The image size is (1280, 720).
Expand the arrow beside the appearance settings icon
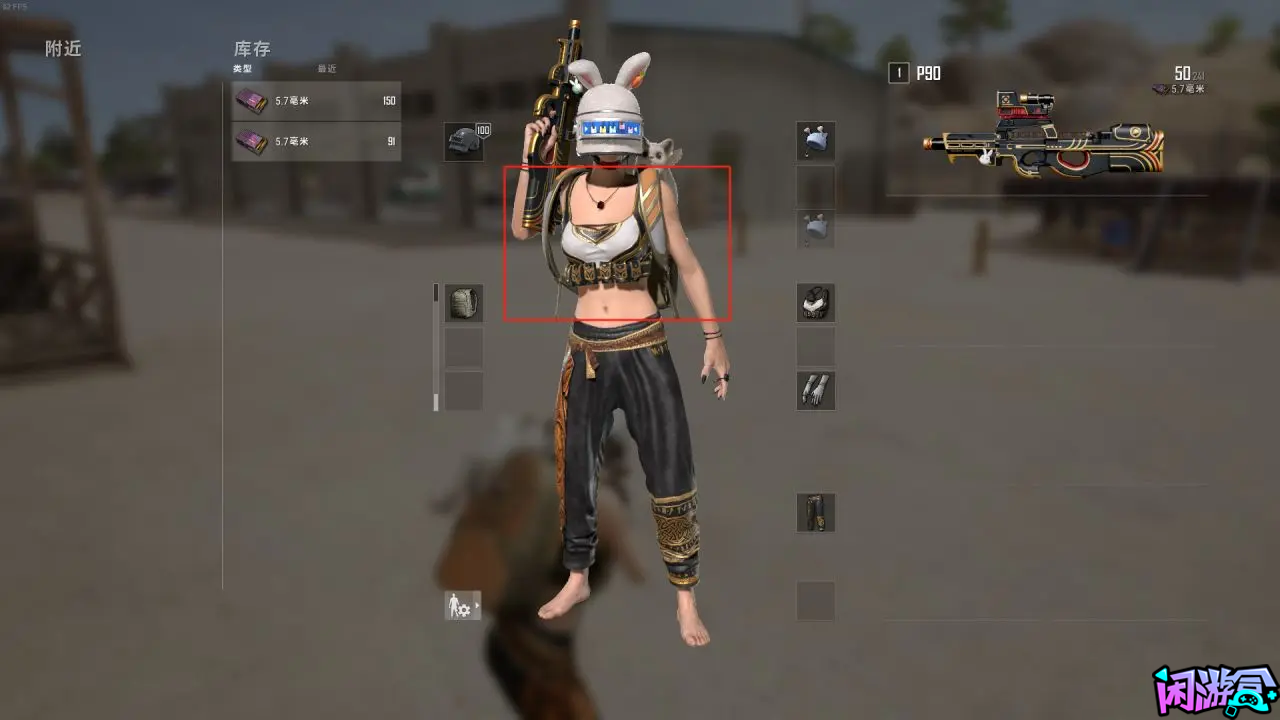point(477,605)
